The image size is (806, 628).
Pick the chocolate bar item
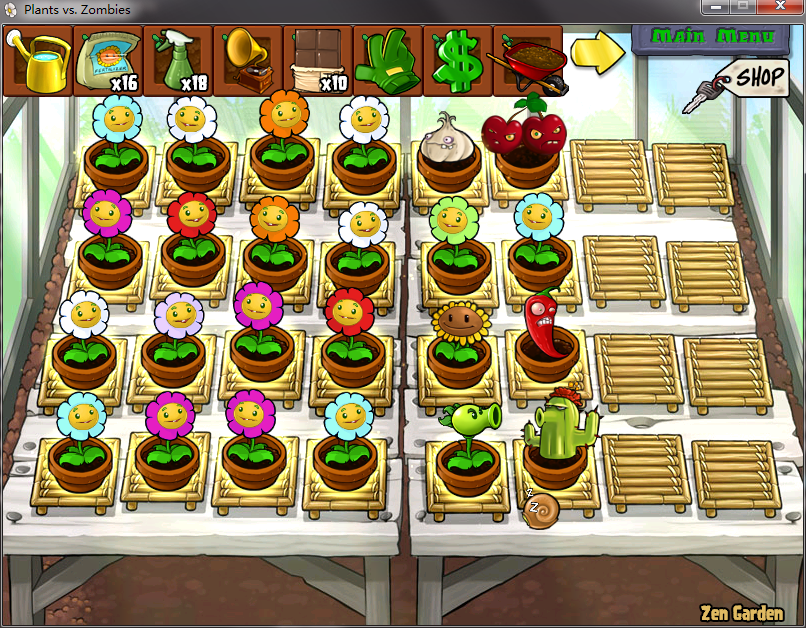coord(318,61)
